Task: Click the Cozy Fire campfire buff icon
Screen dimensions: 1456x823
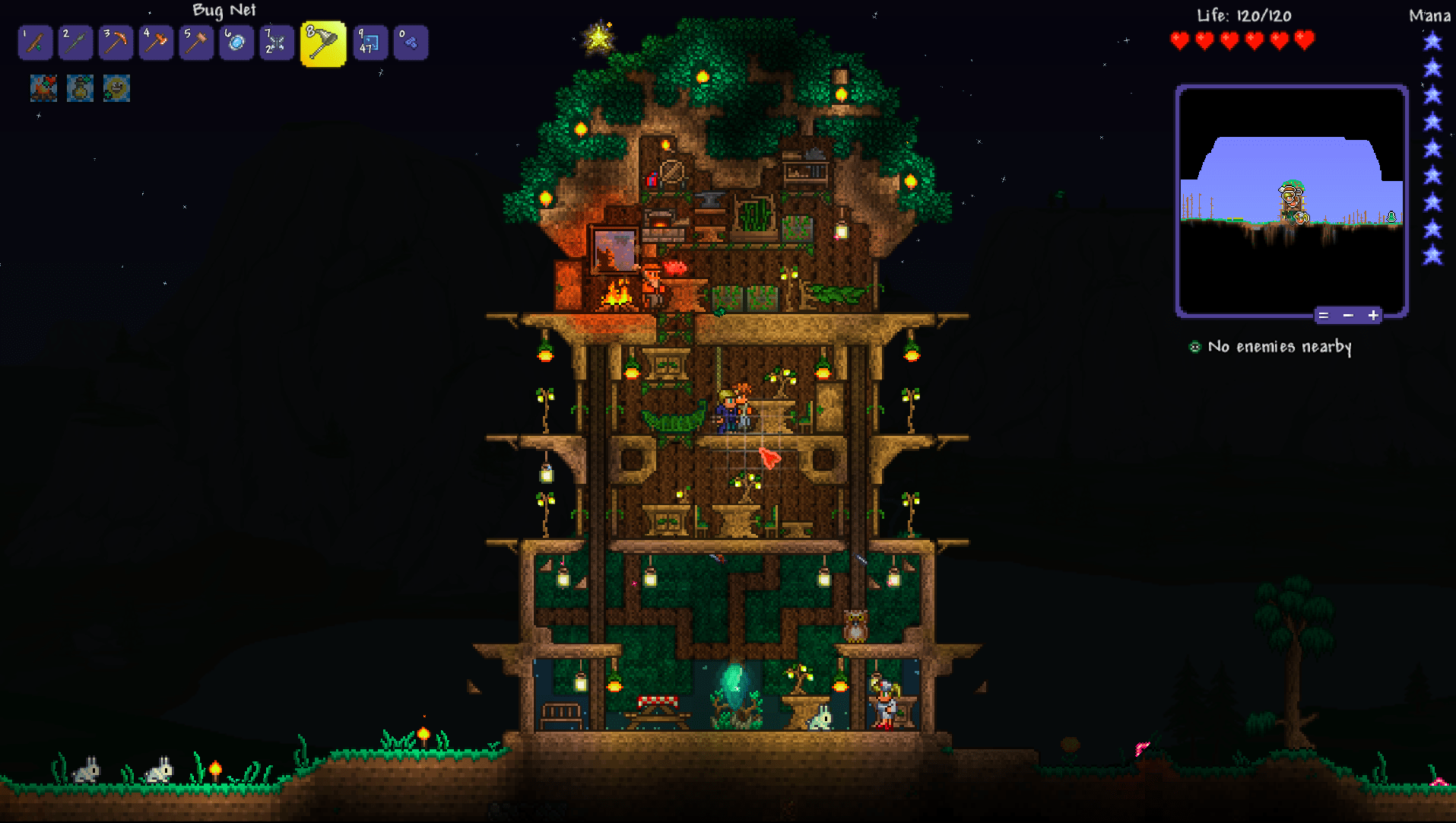Action: [x=43, y=88]
